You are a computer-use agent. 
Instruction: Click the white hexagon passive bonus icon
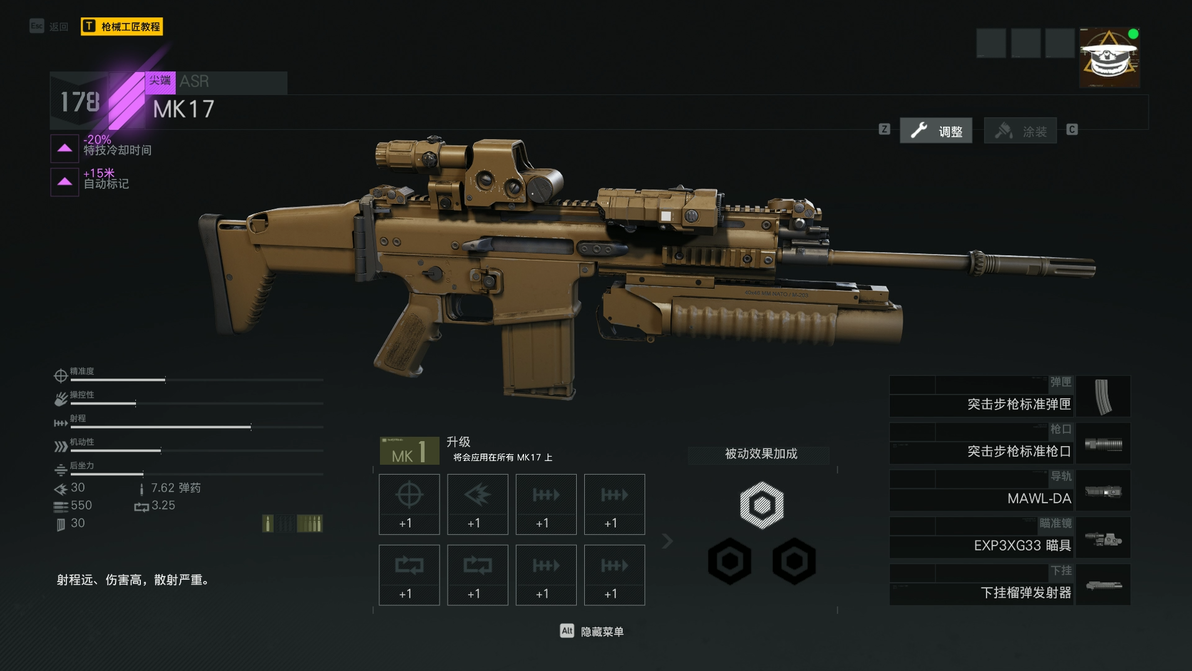click(762, 506)
